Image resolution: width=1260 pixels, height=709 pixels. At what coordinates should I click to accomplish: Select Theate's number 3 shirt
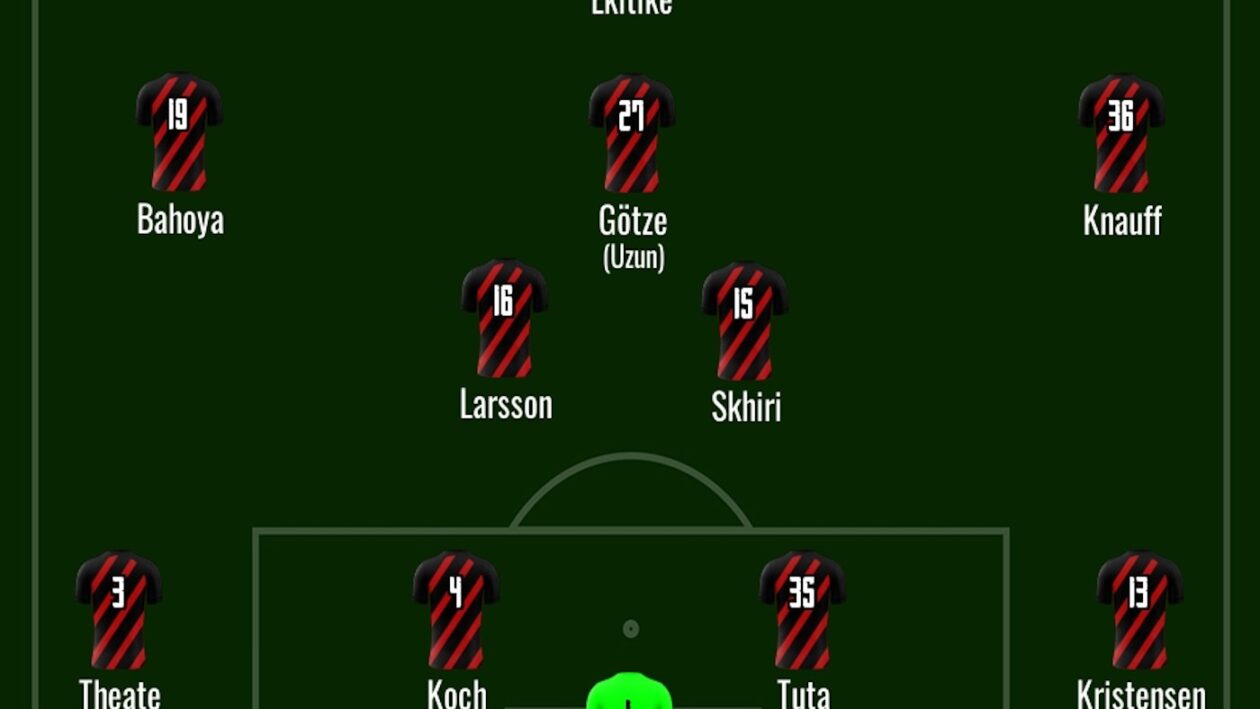pyautogui.click(x=119, y=609)
